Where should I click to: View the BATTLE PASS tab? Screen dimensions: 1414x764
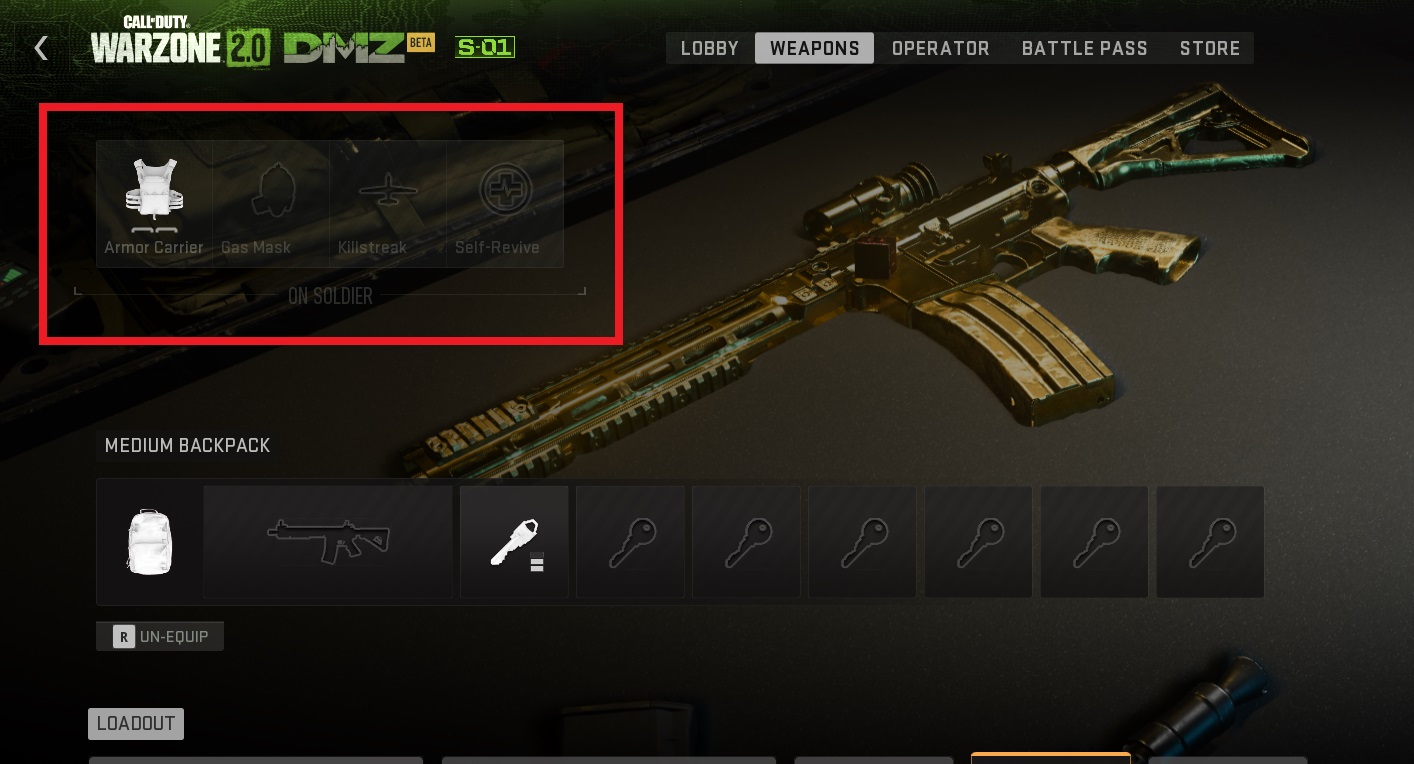click(1084, 47)
